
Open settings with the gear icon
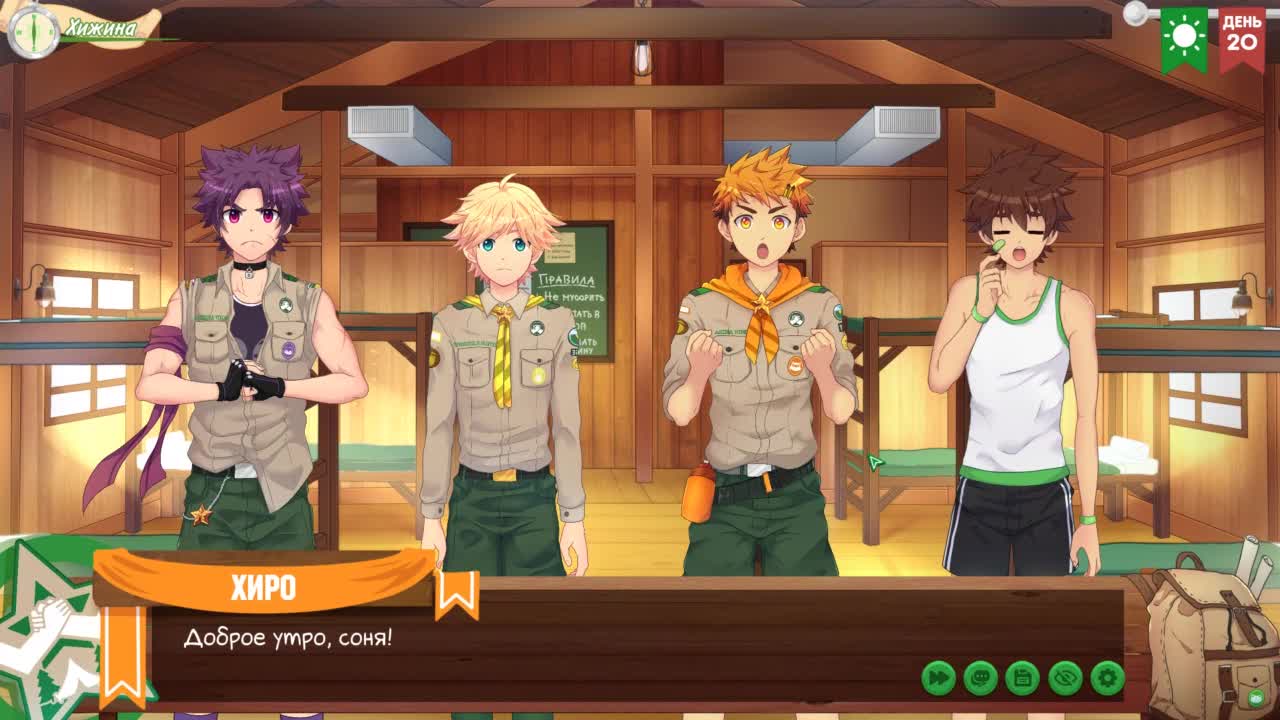[x=1108, y=678]
